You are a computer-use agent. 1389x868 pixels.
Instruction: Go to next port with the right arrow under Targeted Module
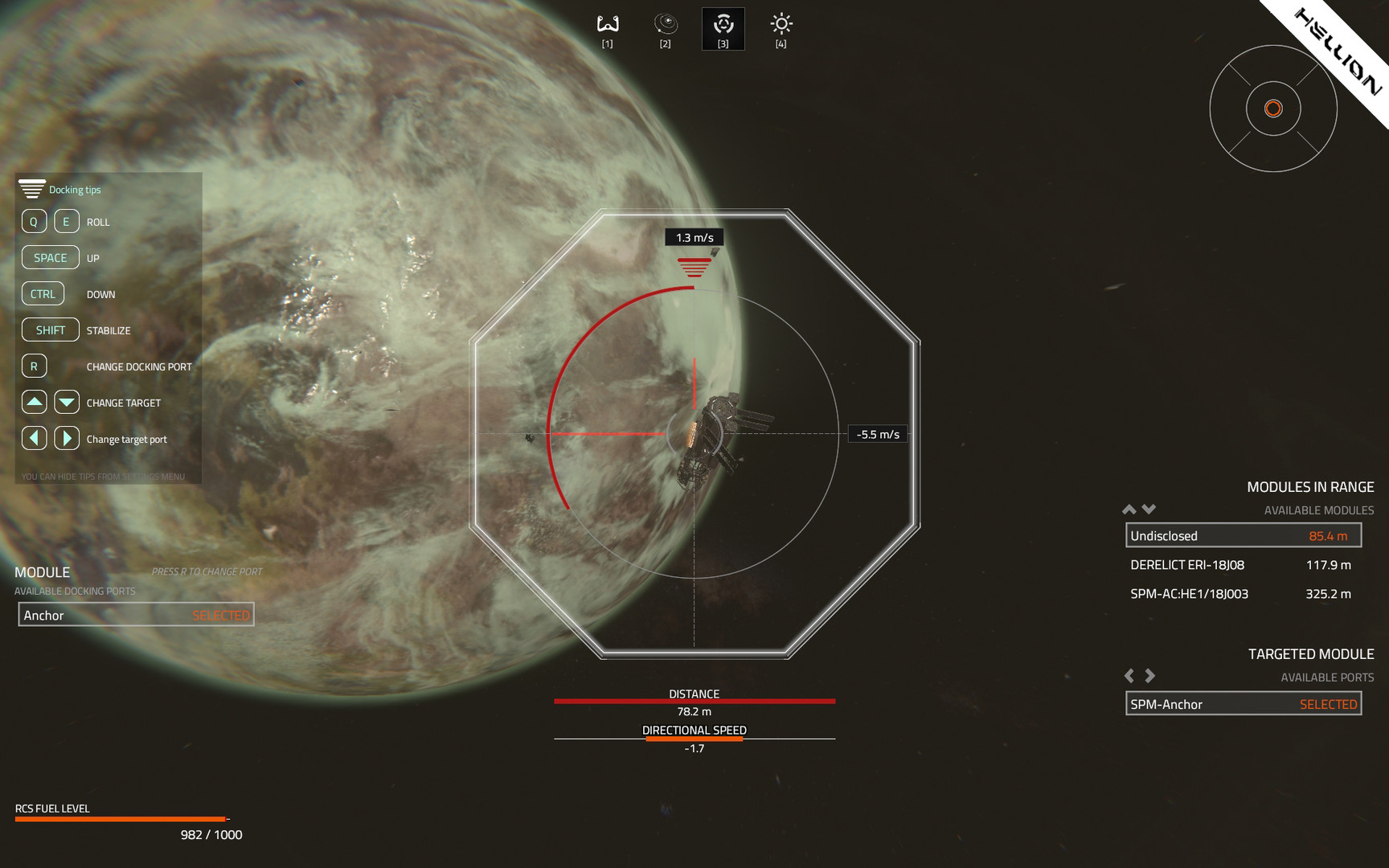1150,676
